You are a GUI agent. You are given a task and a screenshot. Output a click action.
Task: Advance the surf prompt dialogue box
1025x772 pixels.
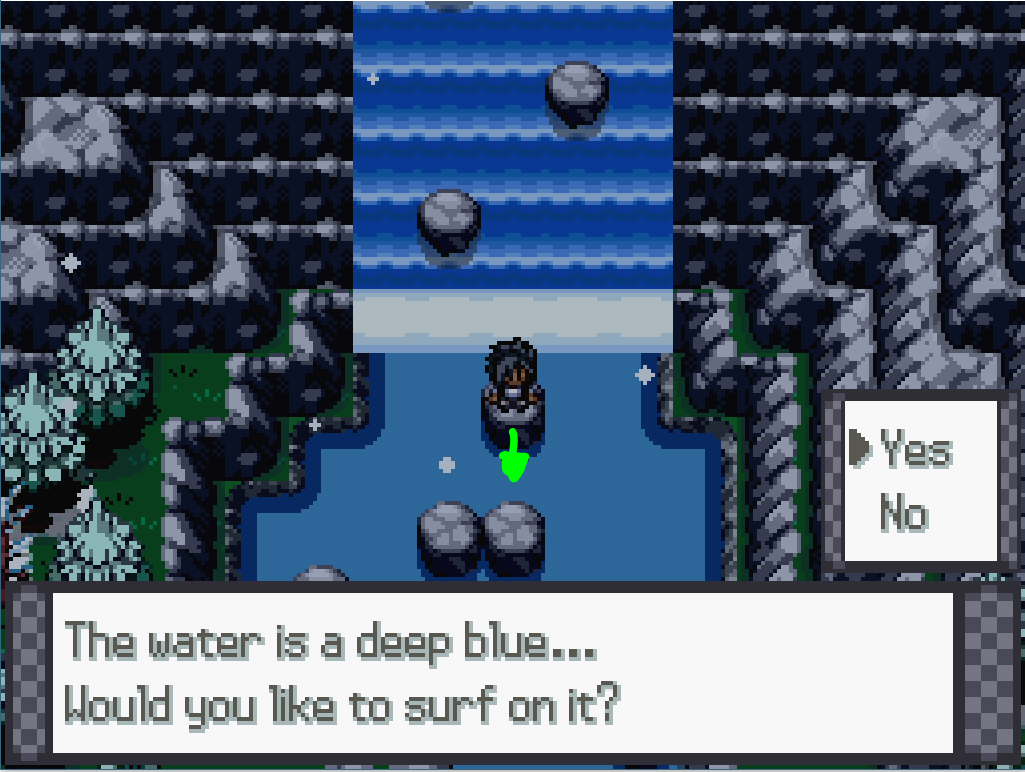click(510, 673)
